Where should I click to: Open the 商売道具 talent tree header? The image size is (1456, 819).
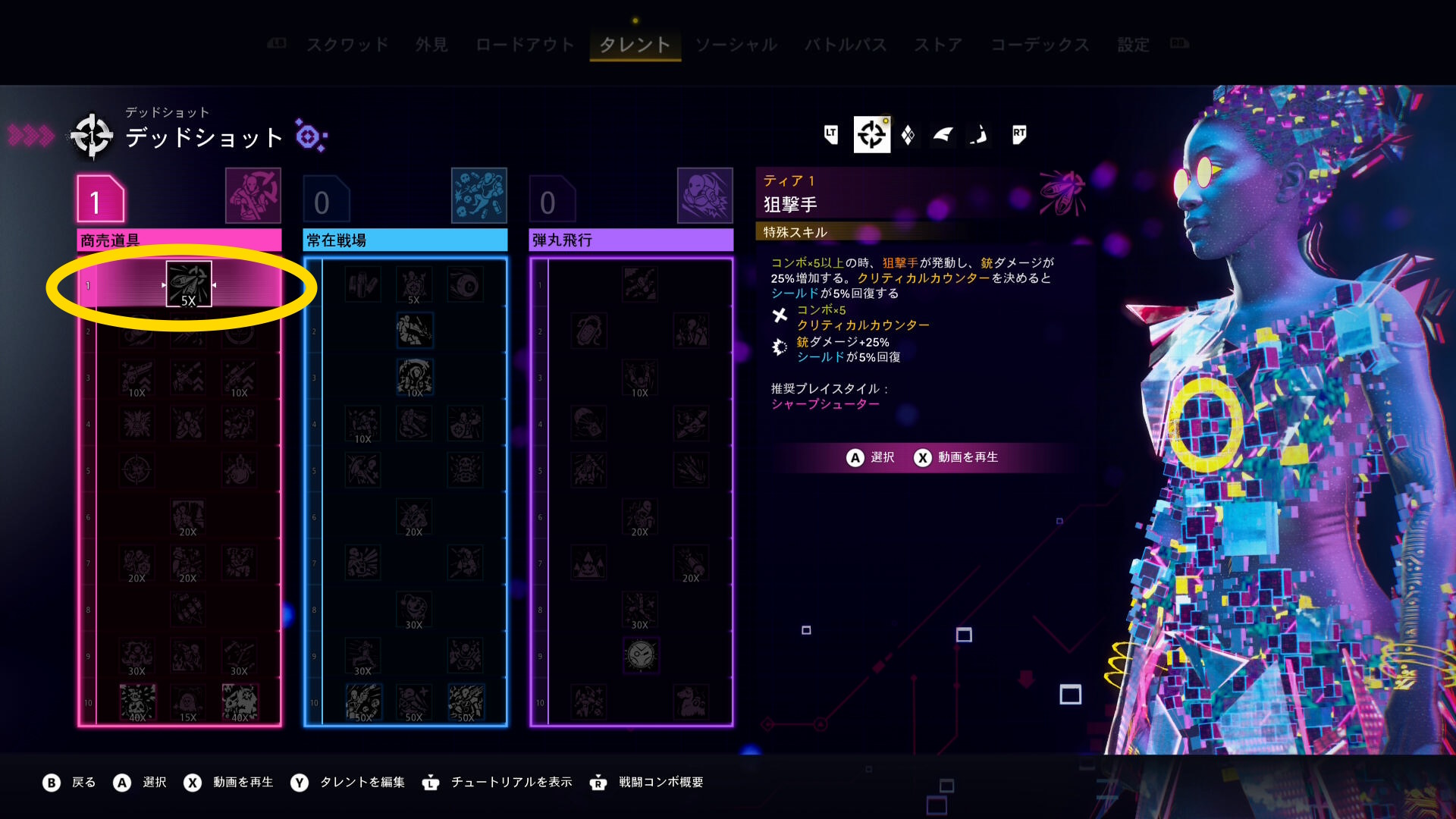[179, 240]
